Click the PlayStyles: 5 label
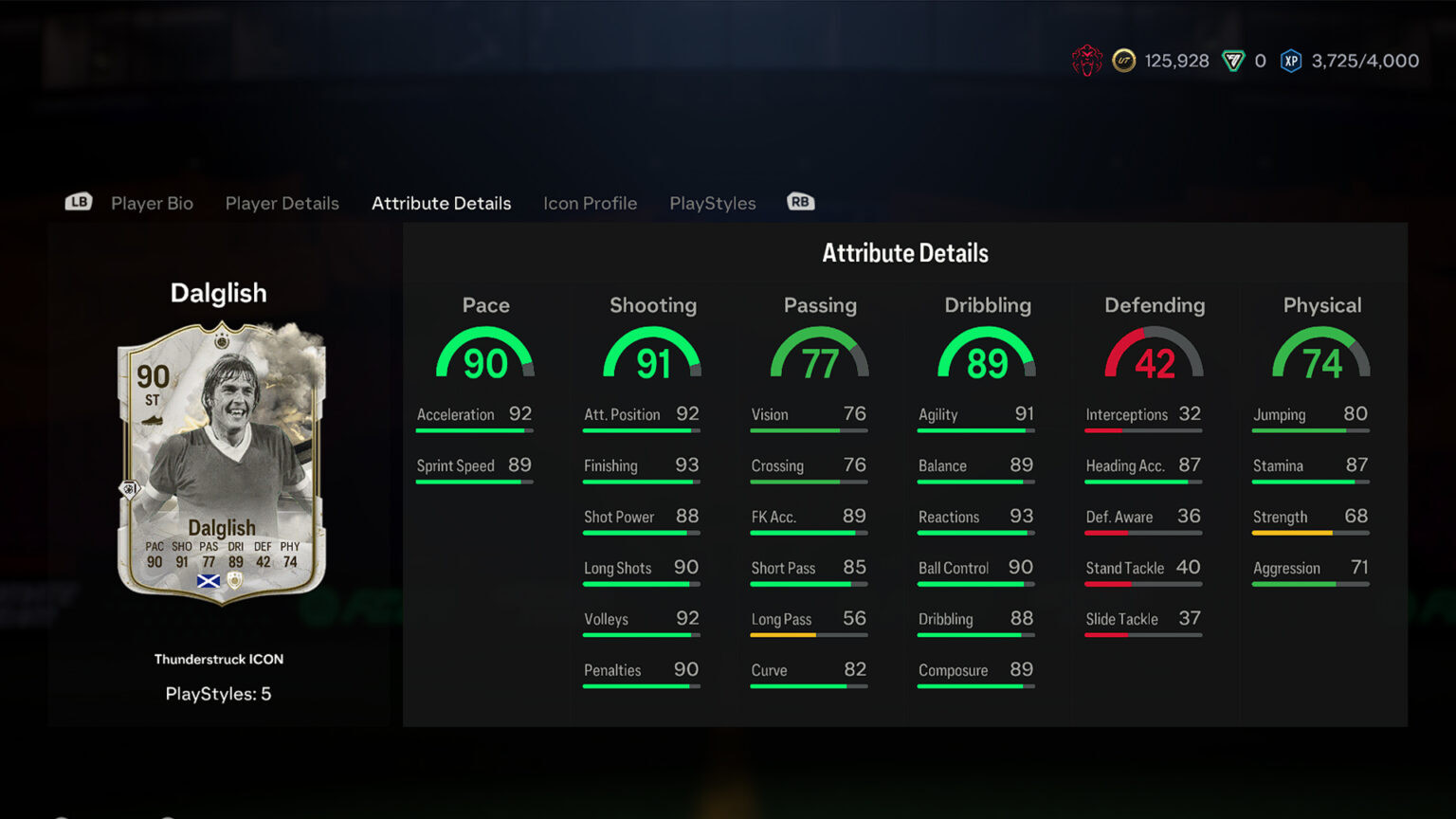 click(x=219, y=693)
